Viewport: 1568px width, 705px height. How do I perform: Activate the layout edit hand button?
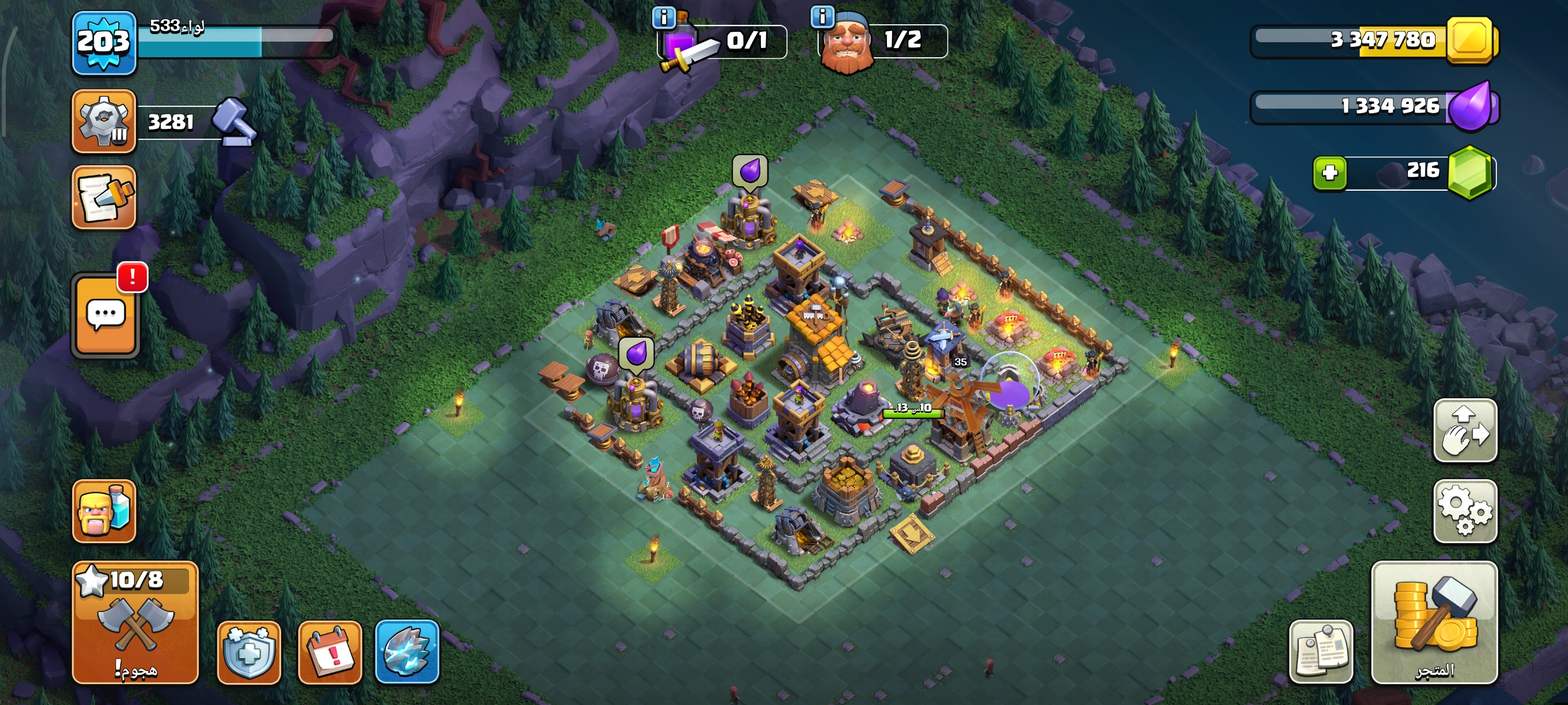point(1465,431)
